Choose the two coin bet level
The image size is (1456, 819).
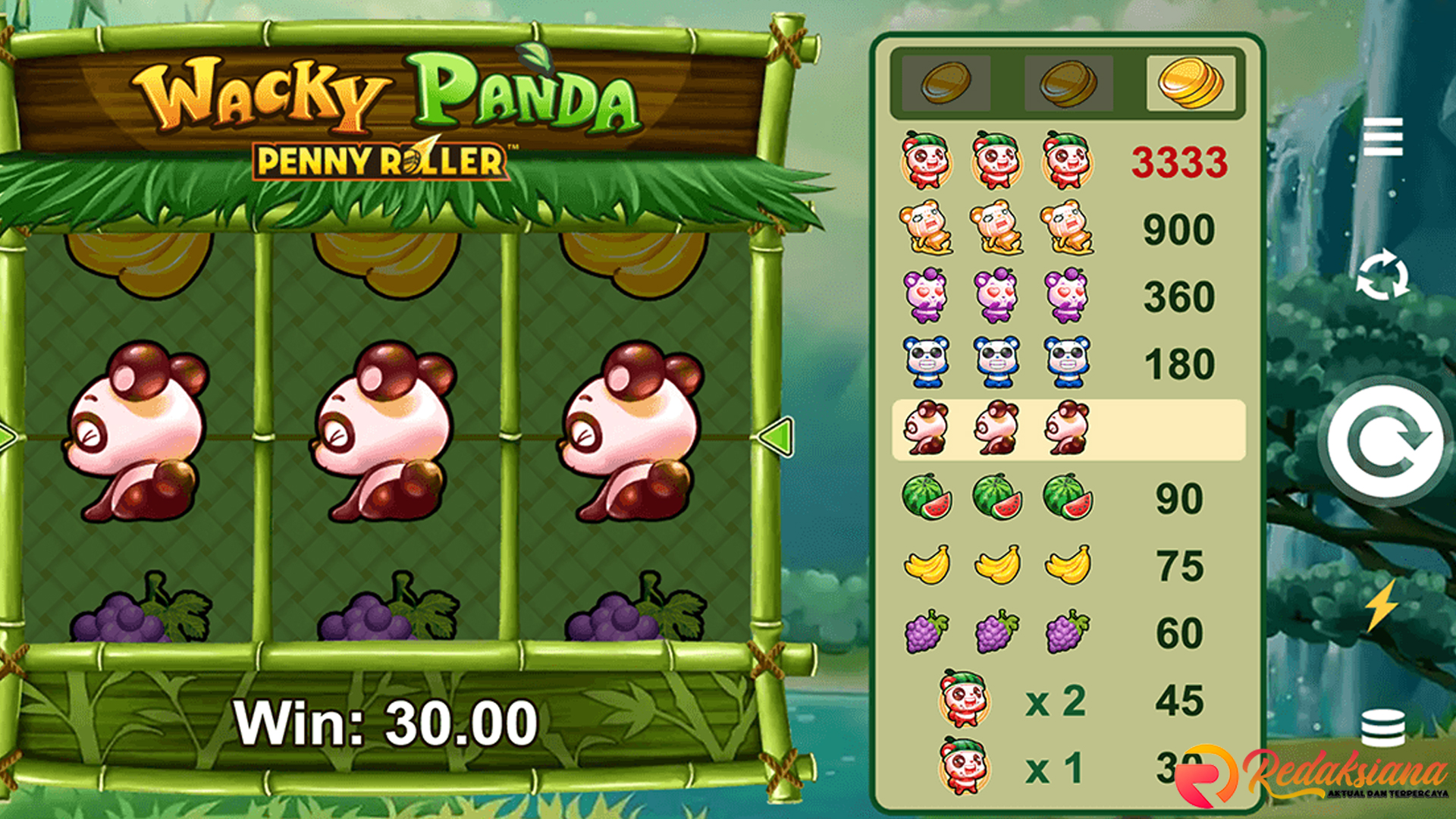[x=1068, y=83]
